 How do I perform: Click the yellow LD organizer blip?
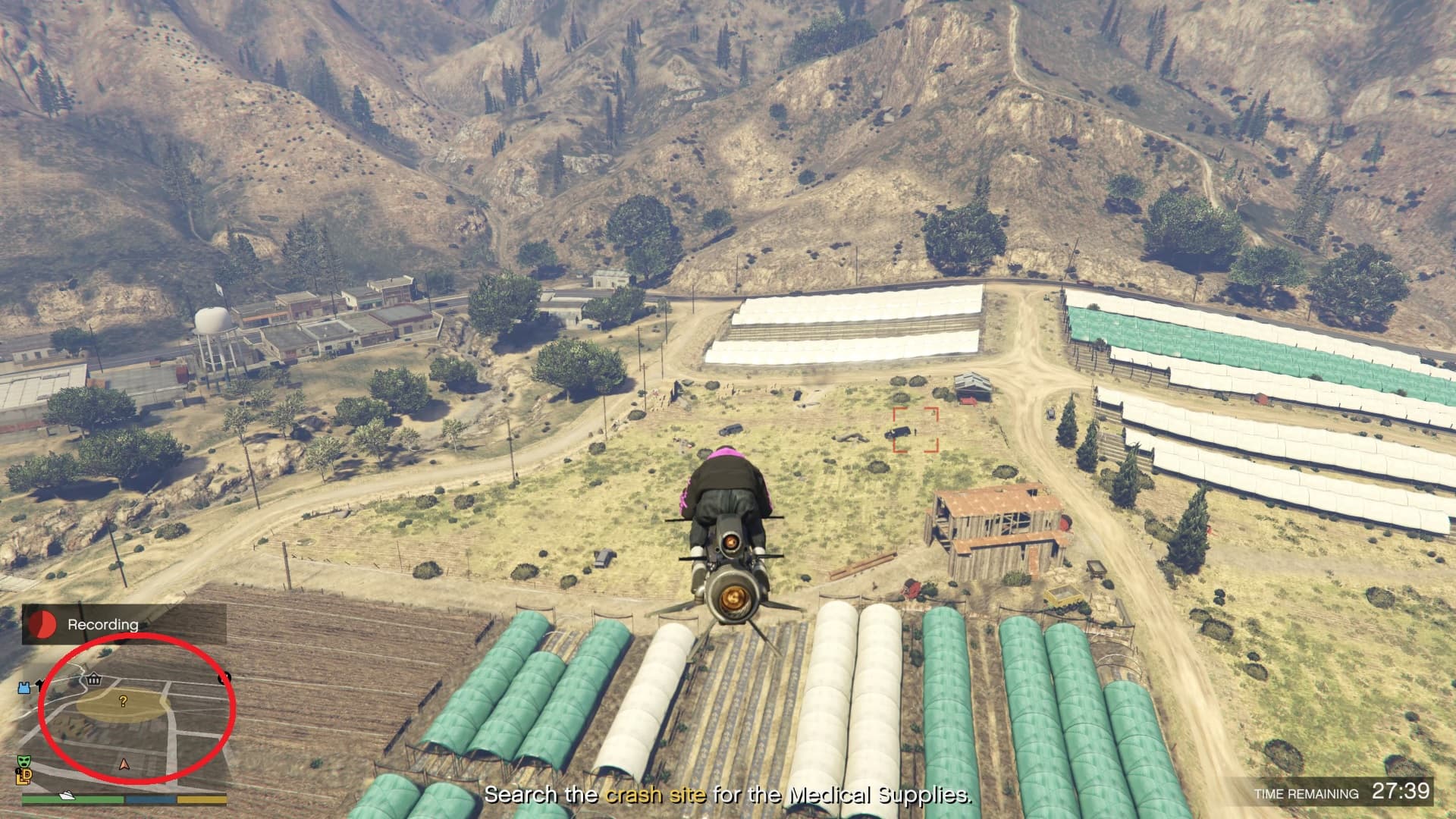[x=23, y=776]
